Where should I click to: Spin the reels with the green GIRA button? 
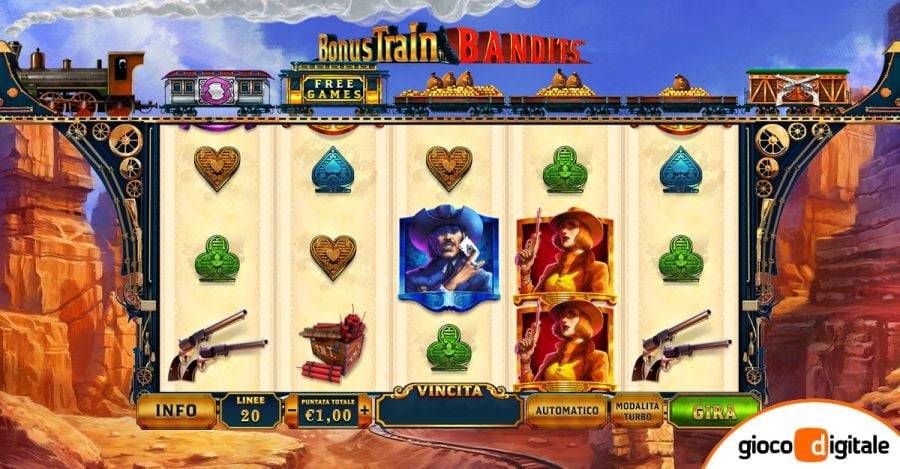coord(713,410)
